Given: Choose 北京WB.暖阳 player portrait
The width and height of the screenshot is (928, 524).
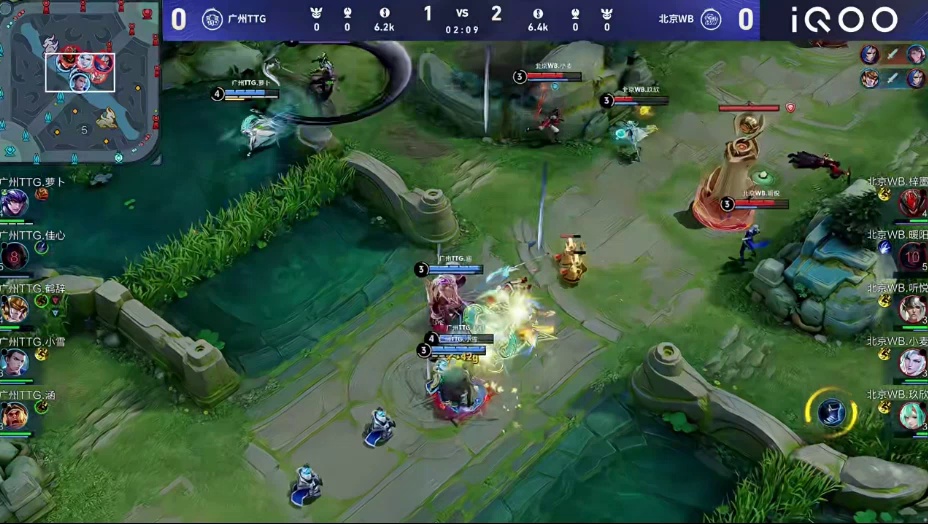Looking at the screenshot, I should (x=912, y=257).
